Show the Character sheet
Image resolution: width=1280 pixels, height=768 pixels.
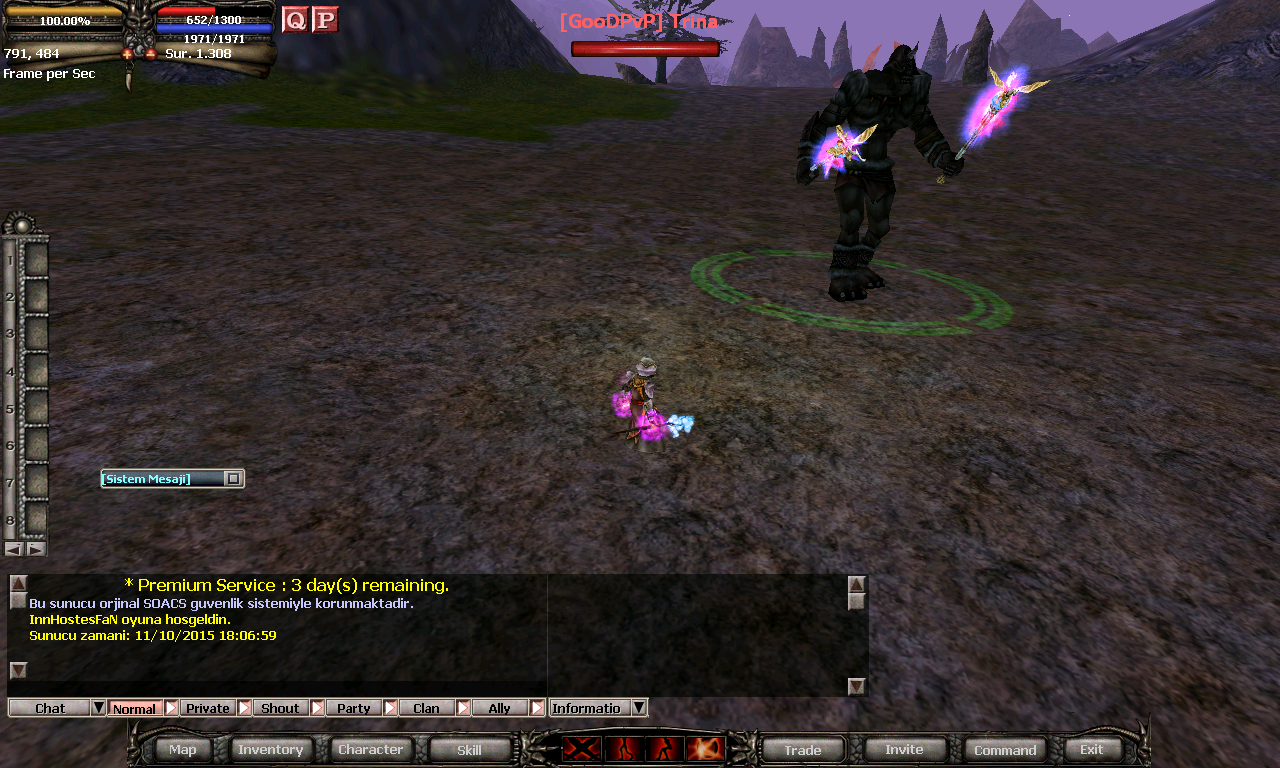(x=370, y=749)
